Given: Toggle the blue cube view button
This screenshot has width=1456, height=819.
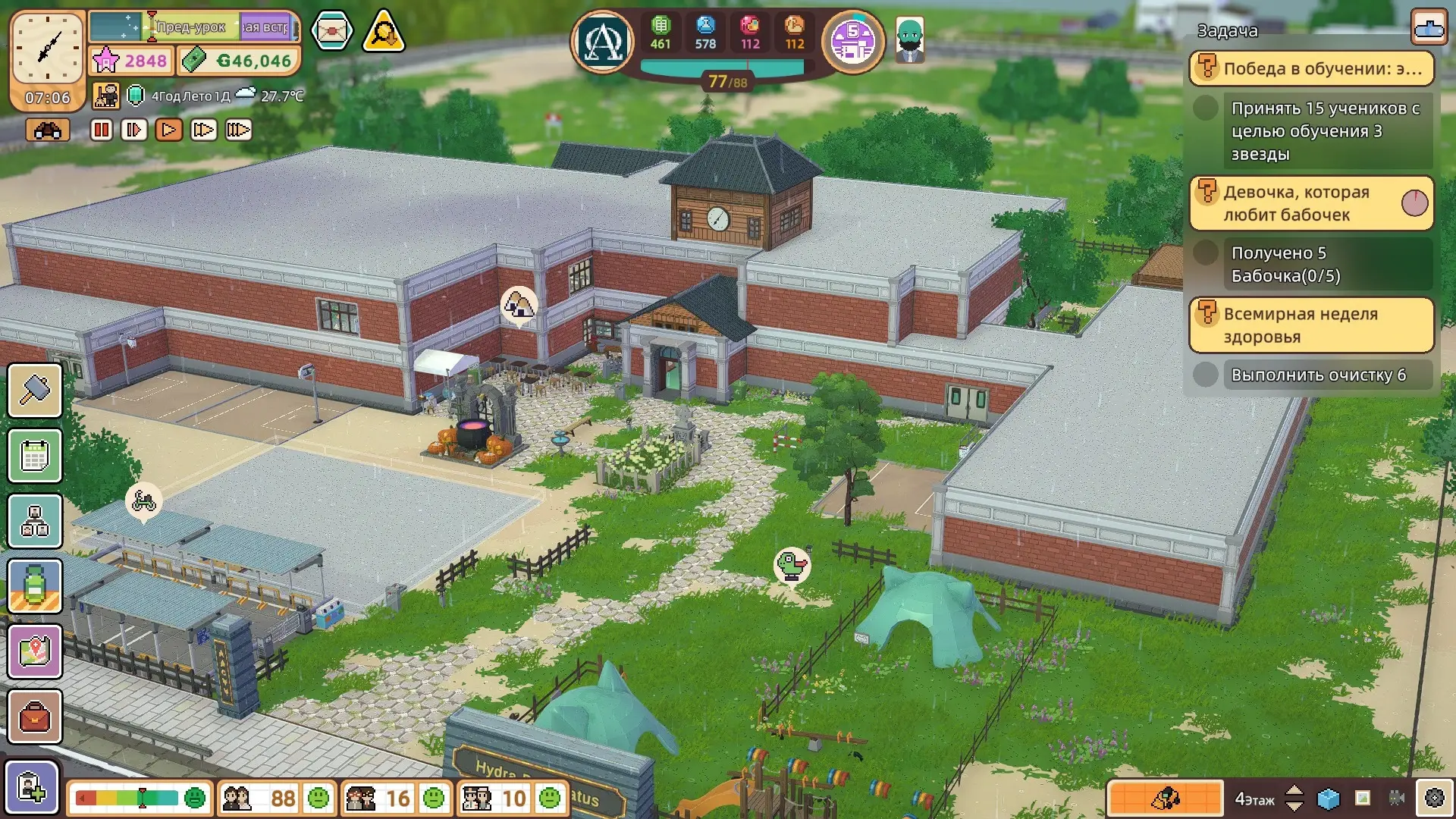Looking at the screenshot, I should pos(1329,799).
